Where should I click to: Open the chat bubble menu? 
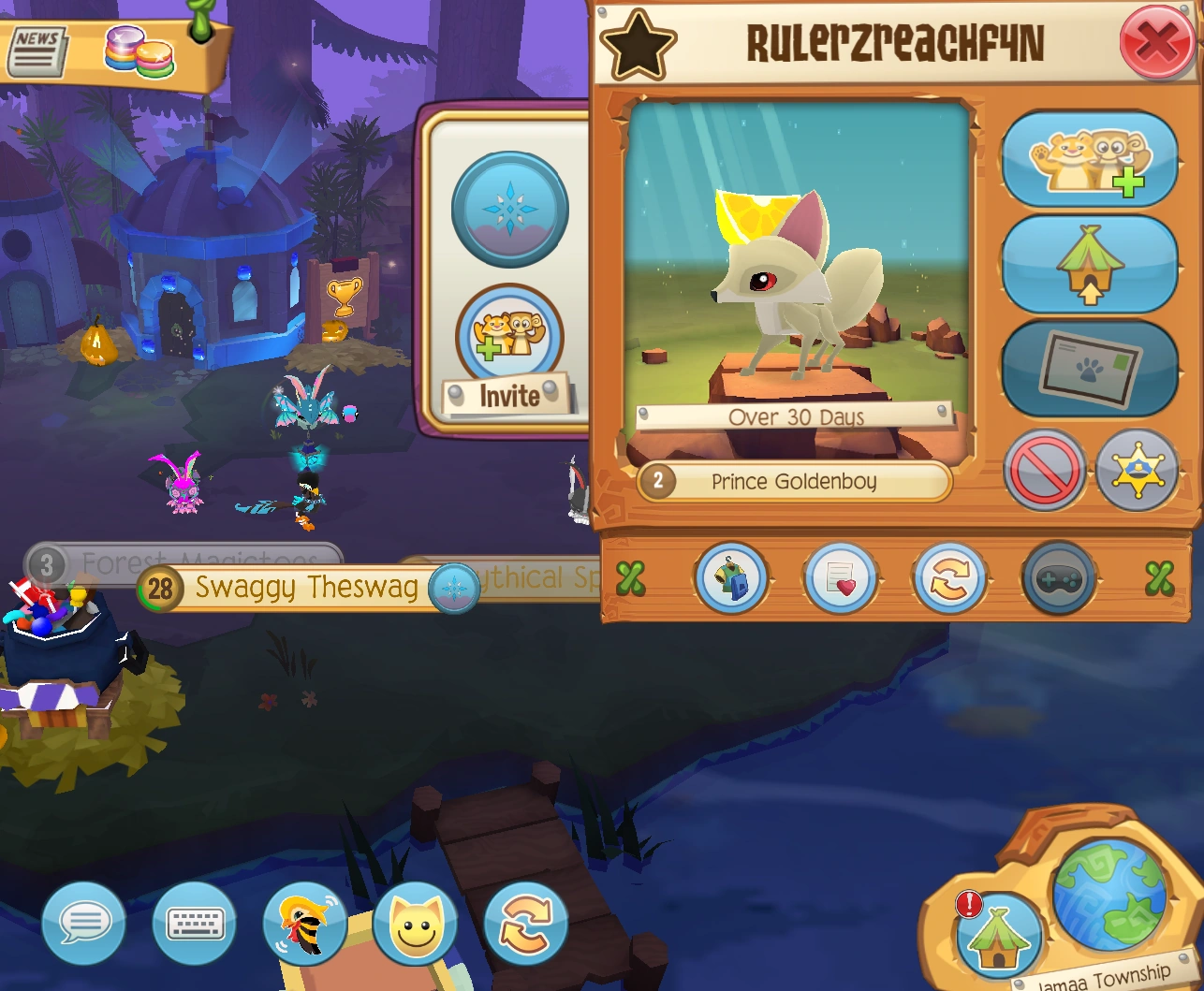85,923
